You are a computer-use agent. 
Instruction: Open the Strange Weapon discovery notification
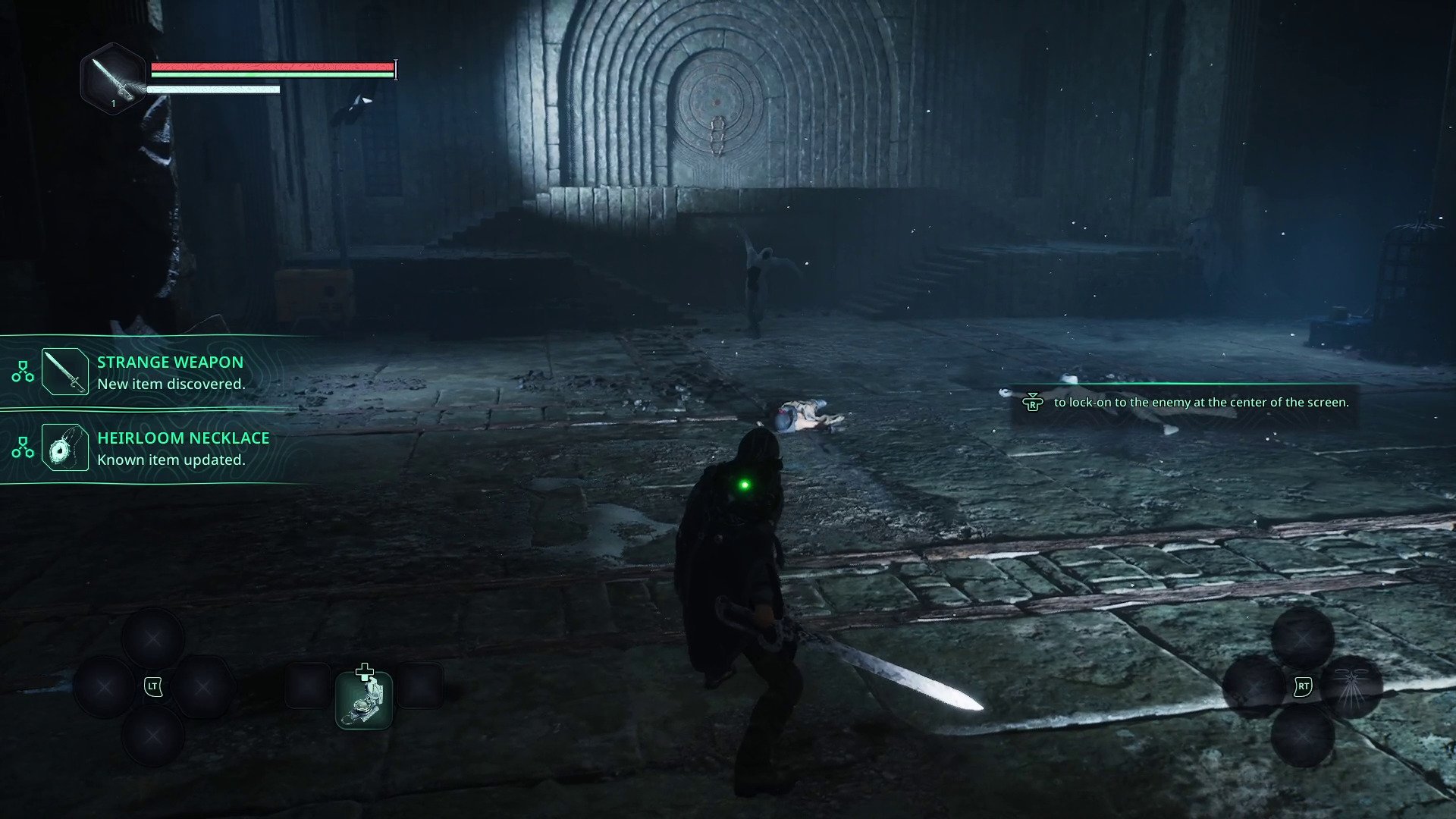[170, 372]
